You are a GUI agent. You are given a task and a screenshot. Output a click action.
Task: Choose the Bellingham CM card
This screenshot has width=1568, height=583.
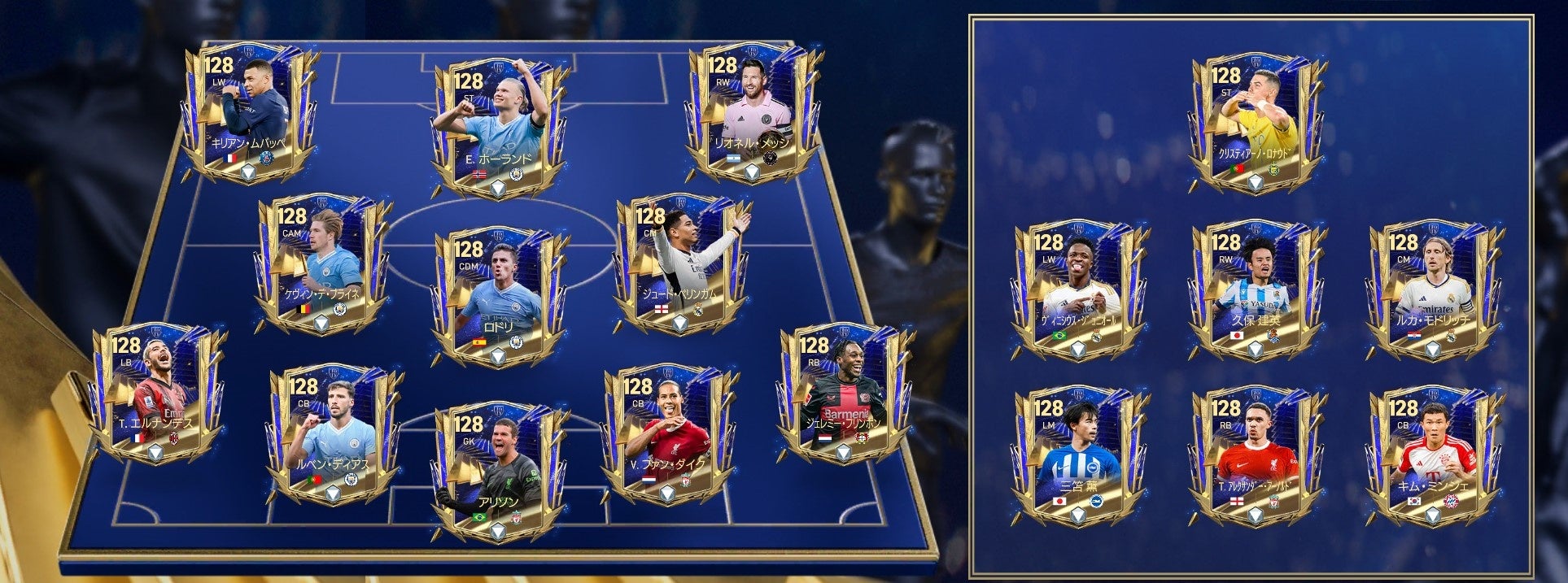(680, 264)
